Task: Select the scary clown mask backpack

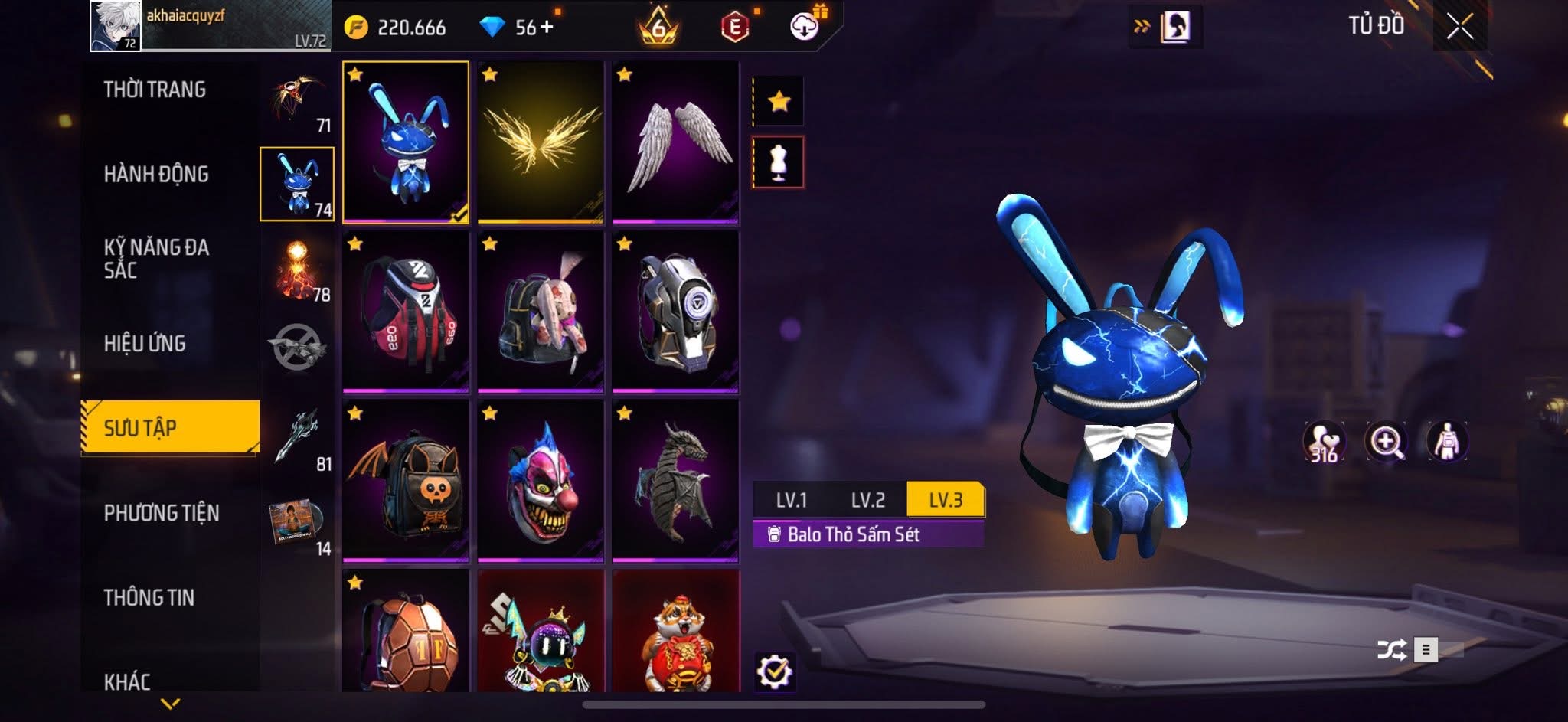Action: tap(541, 481)
